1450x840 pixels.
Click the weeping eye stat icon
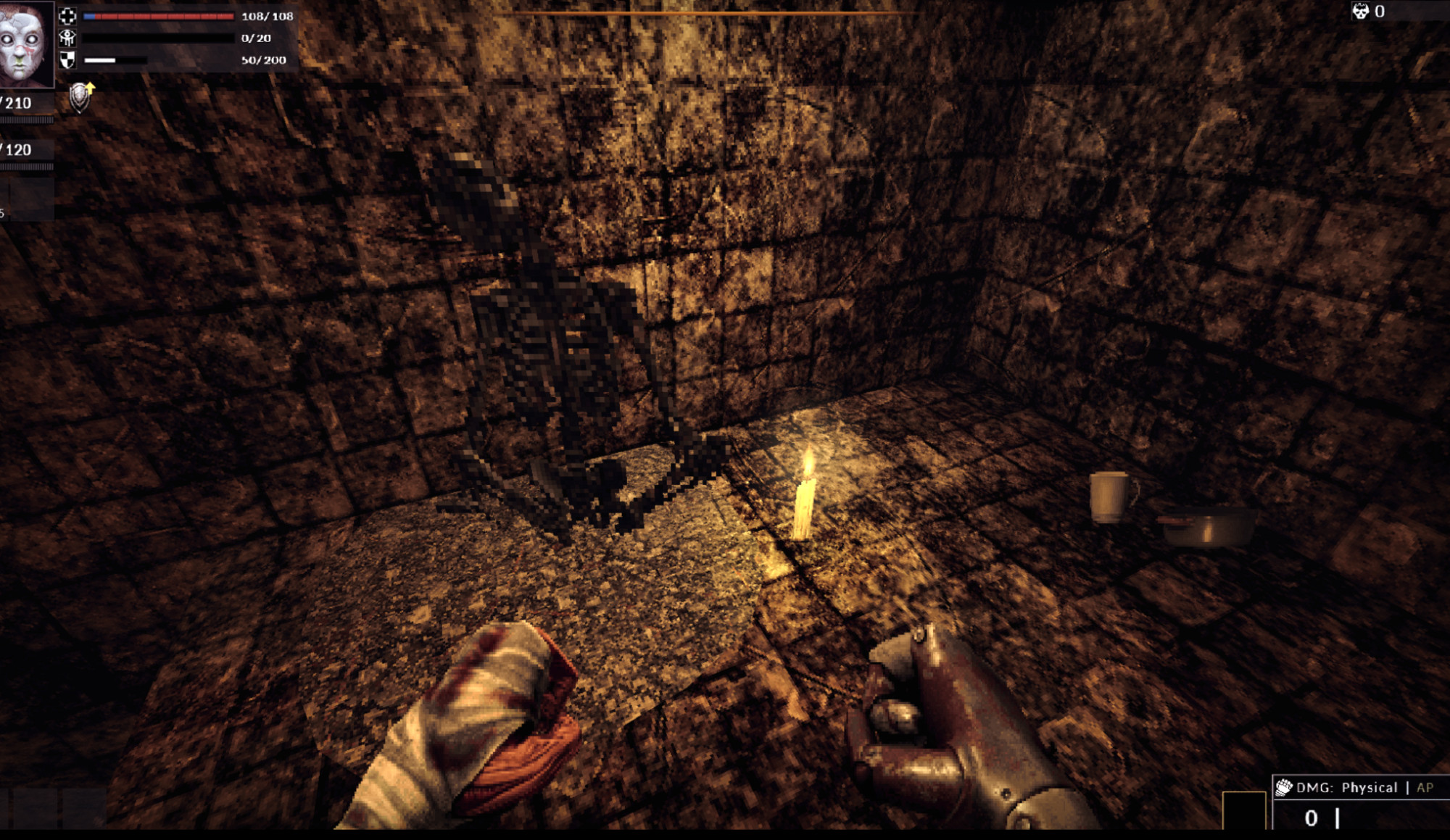67,38
